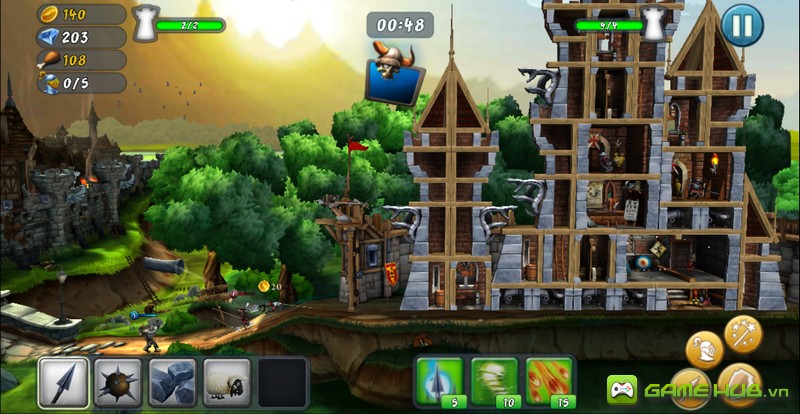Open the magic wand round button
Image resolution: width=800 pixels, height=414 pixels.
point(743,332)
